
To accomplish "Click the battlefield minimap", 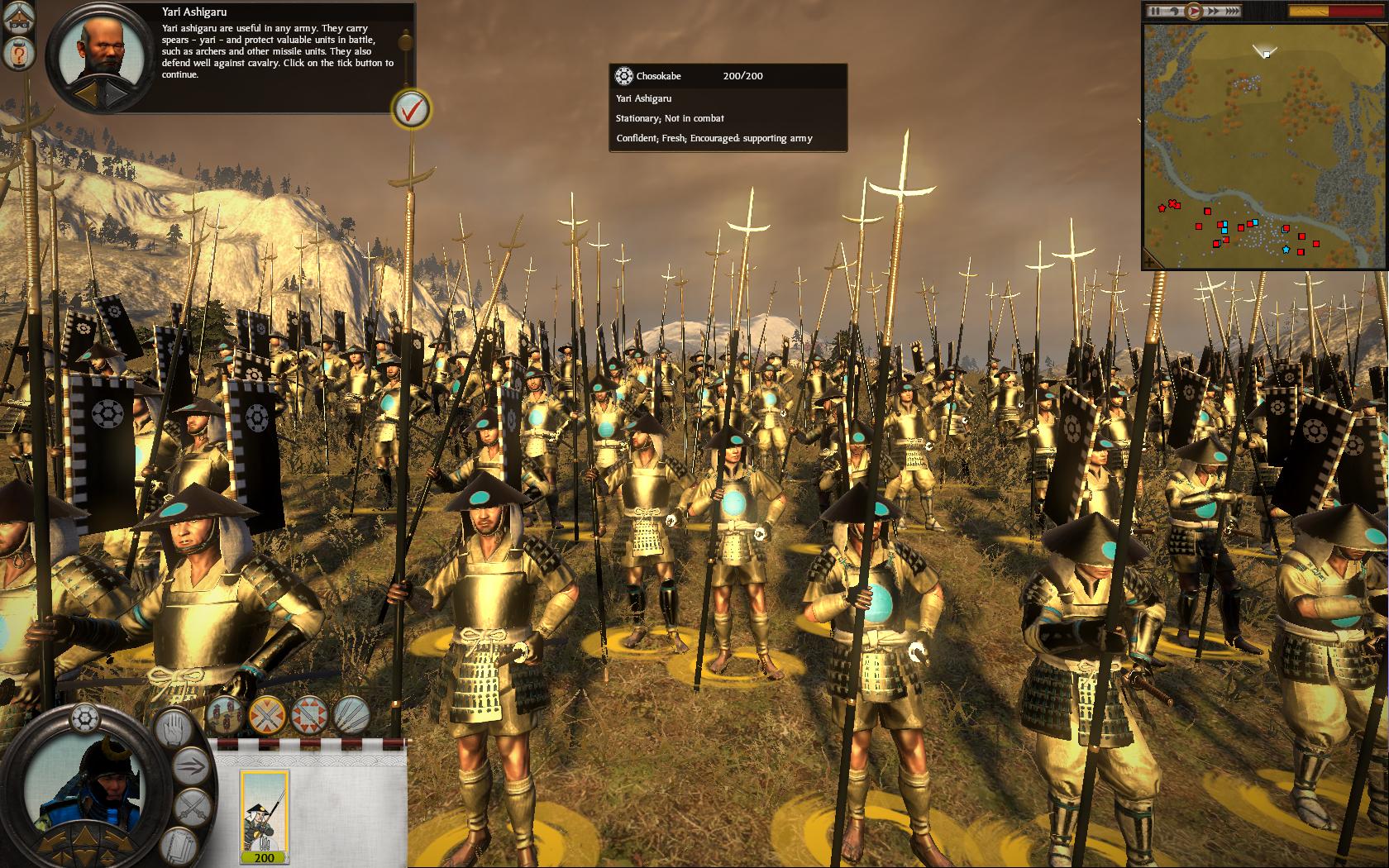I will click(x=1264, y=145).
